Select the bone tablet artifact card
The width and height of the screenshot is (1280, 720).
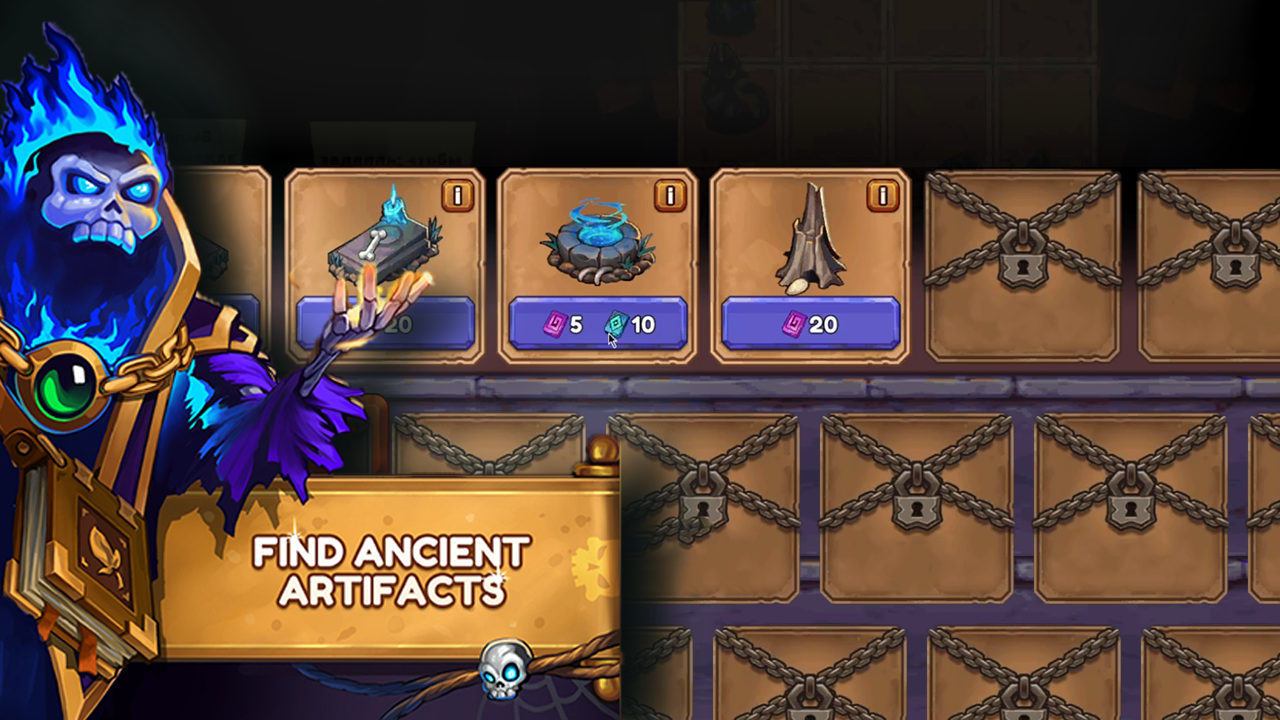pyautogui.click(x=385, y=245)
